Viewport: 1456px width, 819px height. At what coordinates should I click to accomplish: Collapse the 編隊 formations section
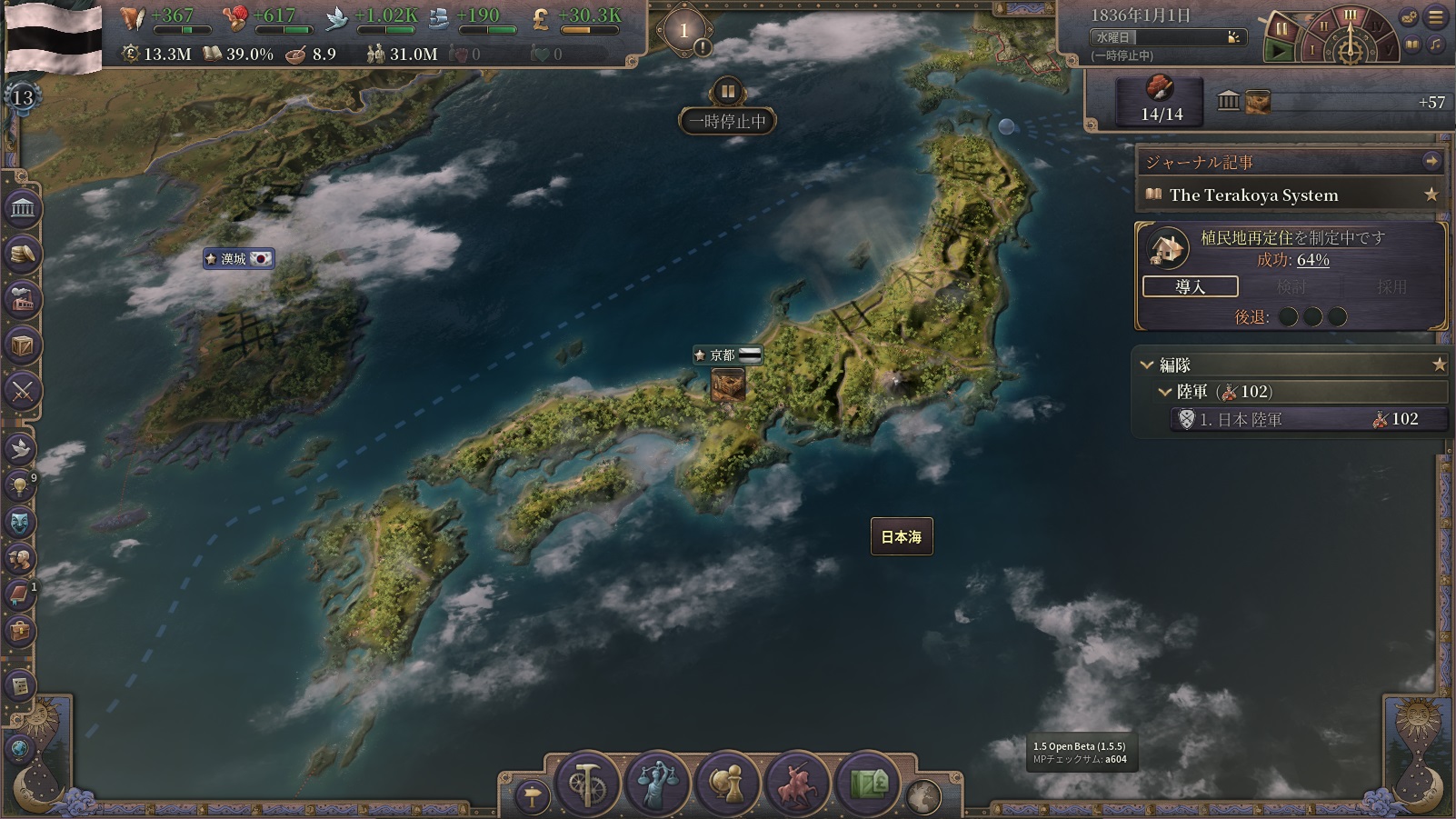[x=1147, y=365]
